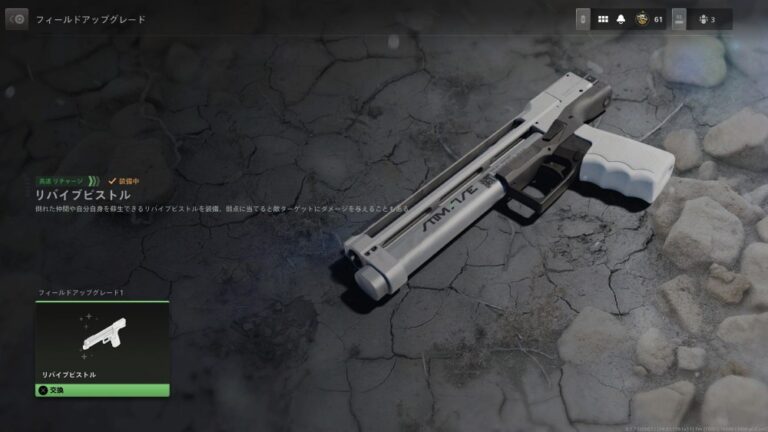Select the リバイブピストル field upgrade card
This screenshot has width=768, height=432.
point(102,342)
